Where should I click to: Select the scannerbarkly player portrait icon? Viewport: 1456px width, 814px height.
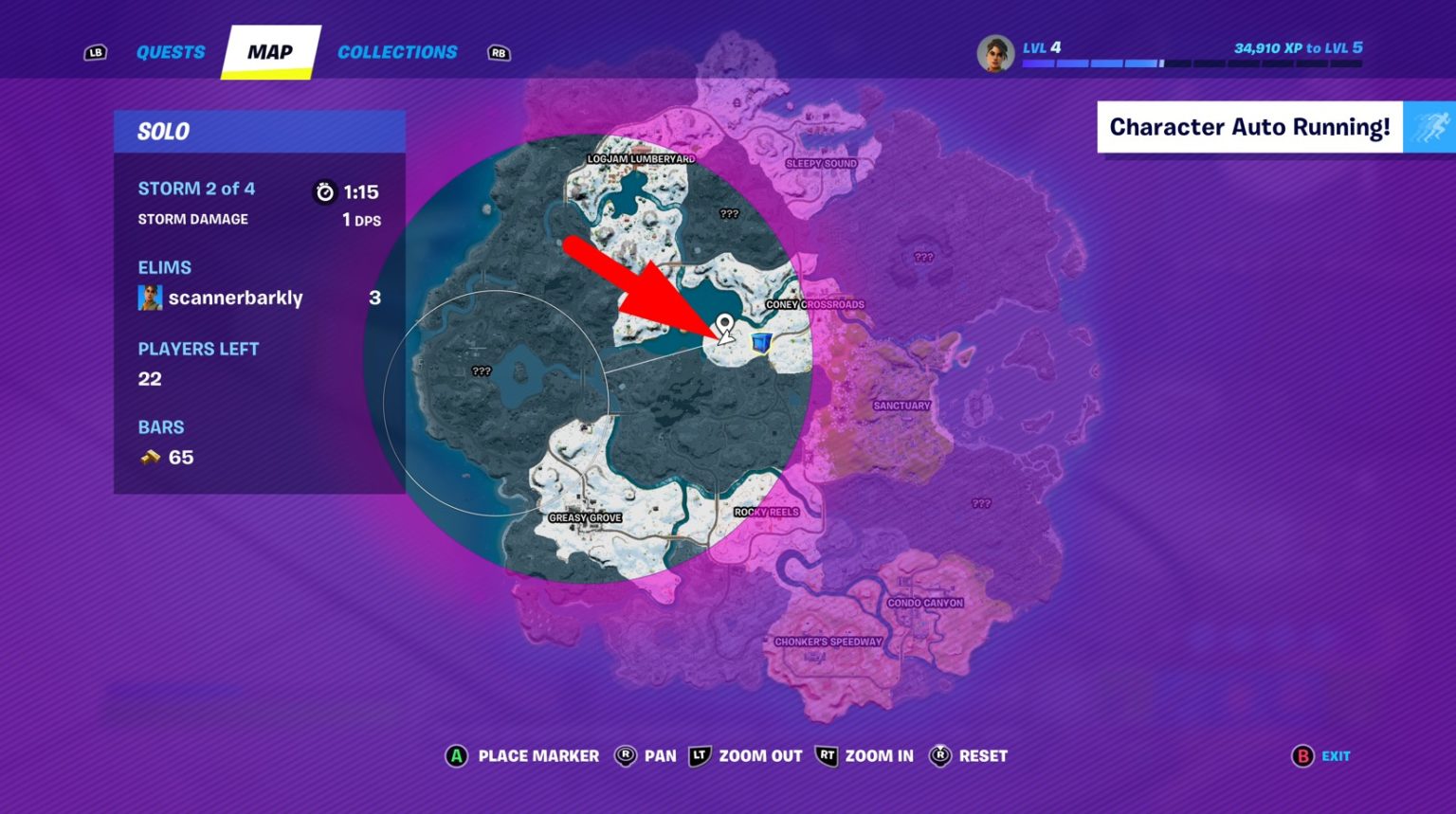point(151,297)
